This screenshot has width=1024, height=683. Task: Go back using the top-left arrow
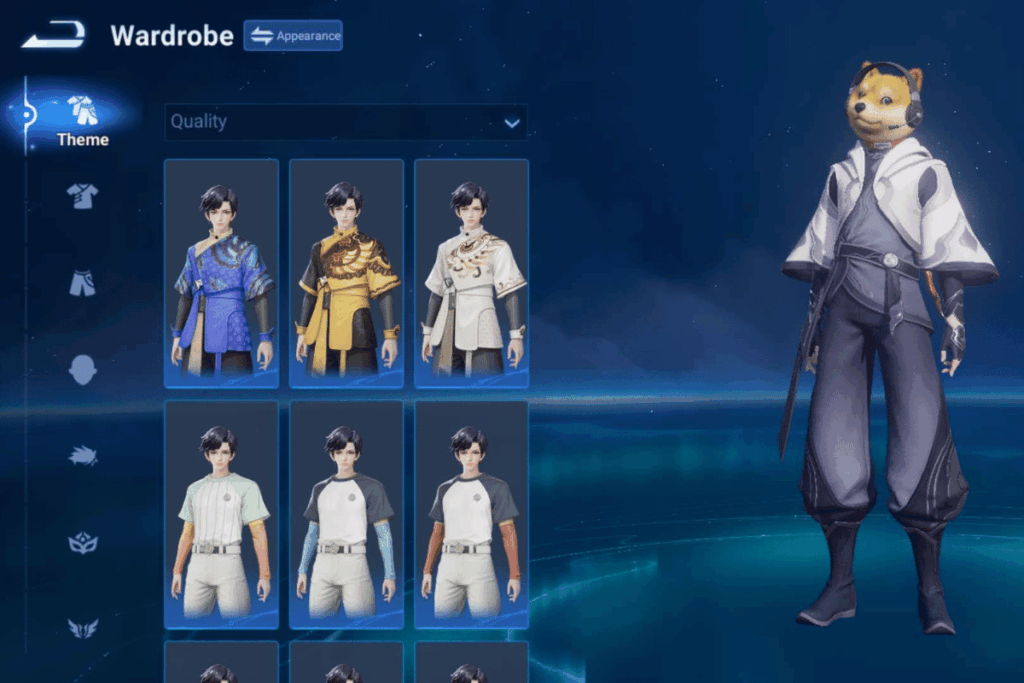(54, 37)
